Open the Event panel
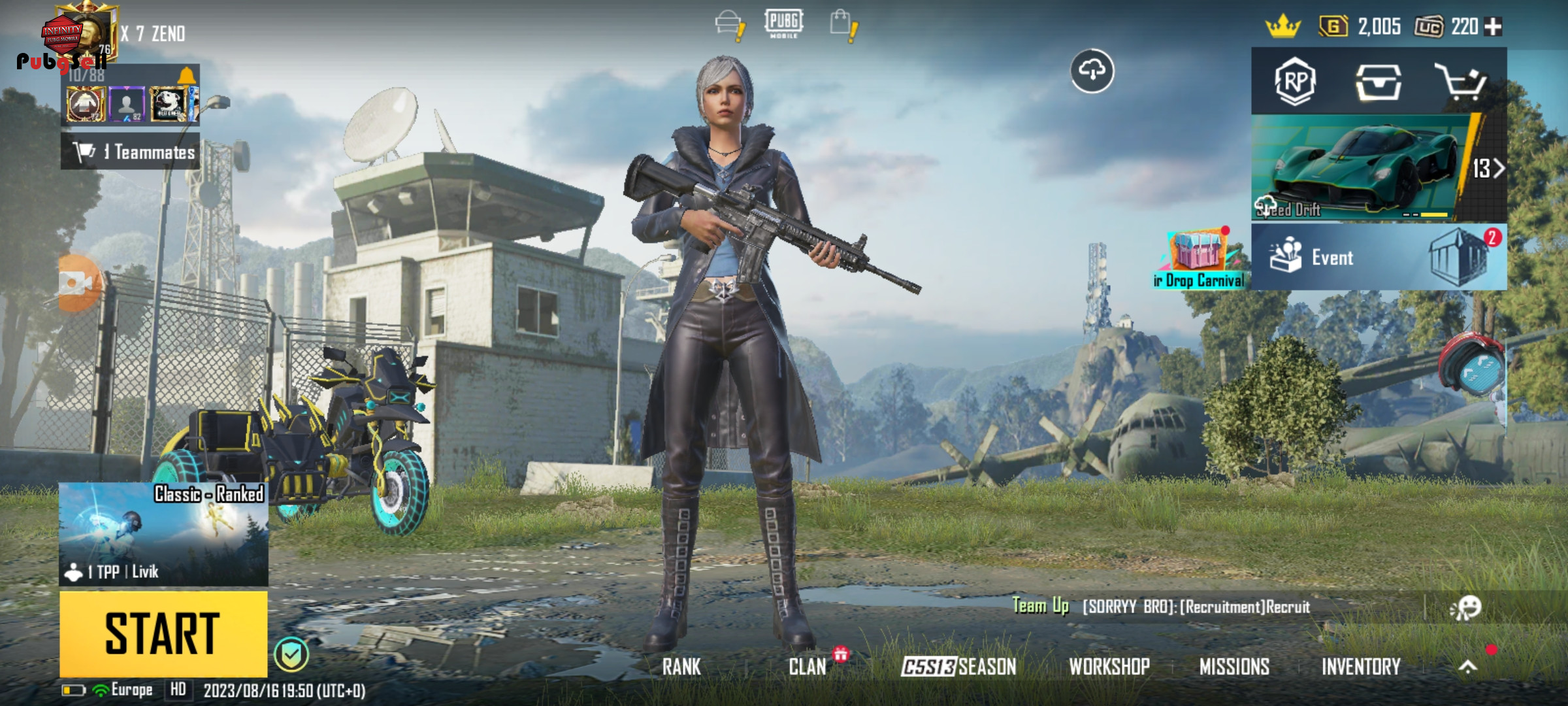 click(x=1379, y=257)
